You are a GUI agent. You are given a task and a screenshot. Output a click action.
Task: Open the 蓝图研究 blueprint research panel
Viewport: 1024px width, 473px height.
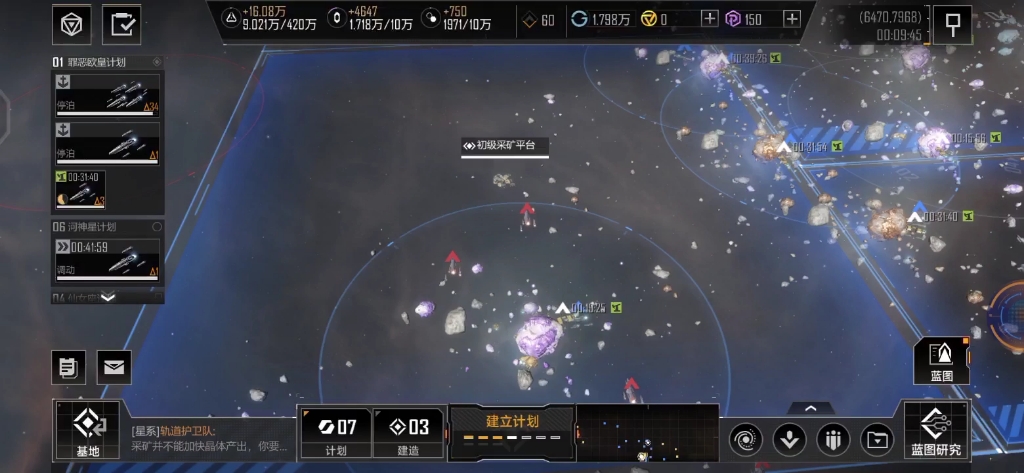[x=936, y=431]
